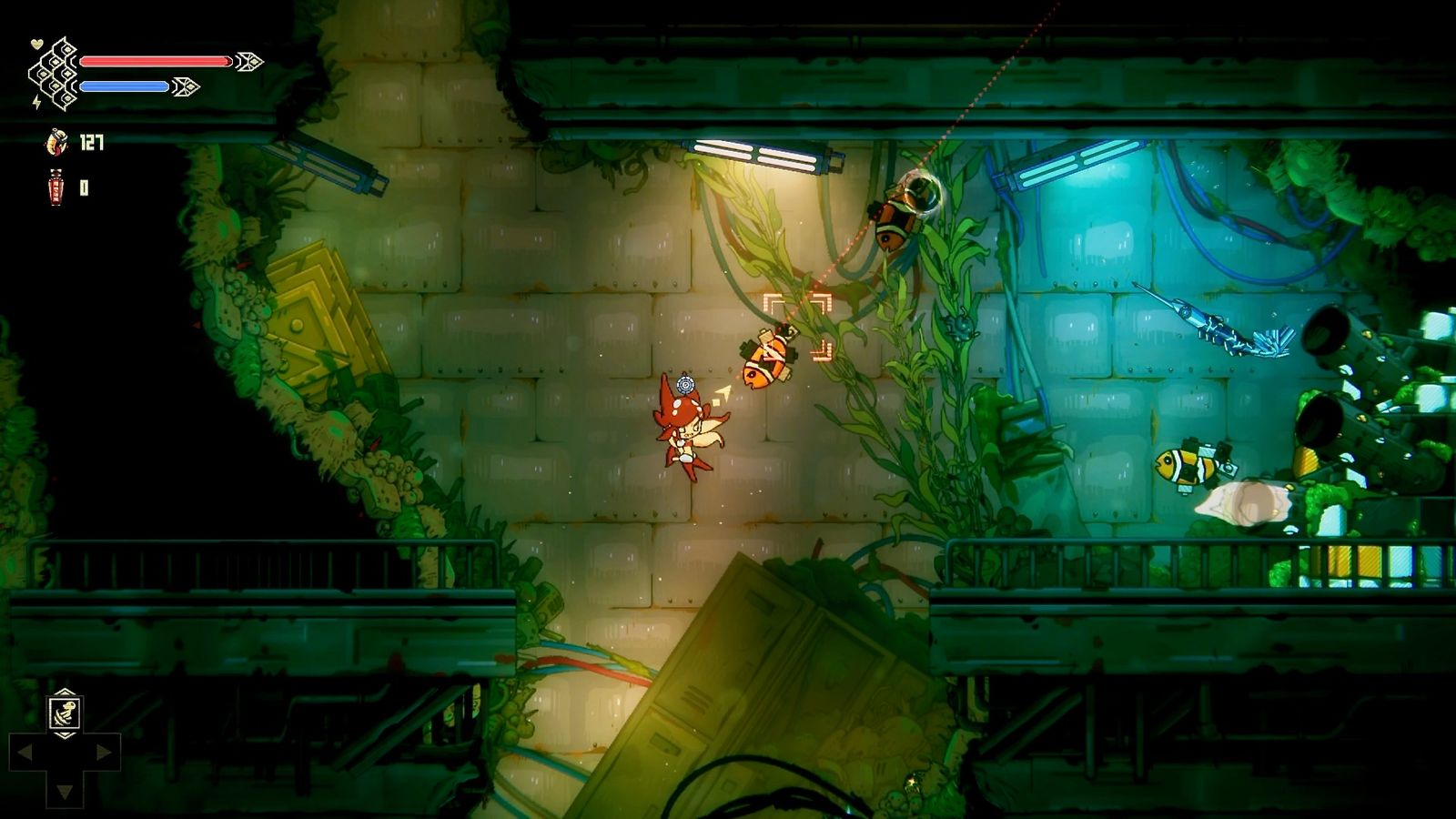Toggle the left d-pad arrow
The width and height of the screenshot is (1456, 819).
pyautogui.click(x=24, y=751)
